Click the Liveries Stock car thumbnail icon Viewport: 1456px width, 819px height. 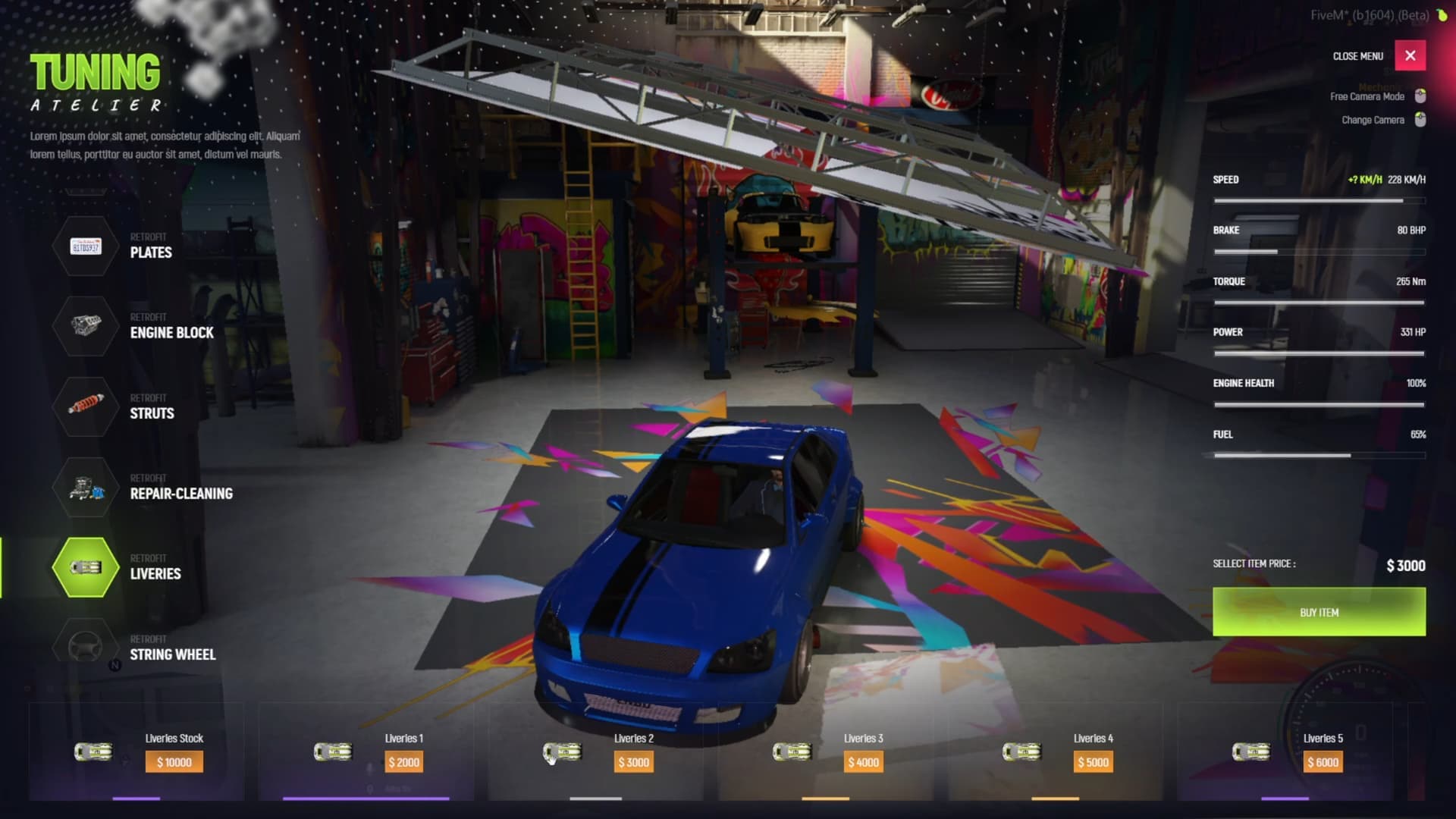click(x=93, y=751)
